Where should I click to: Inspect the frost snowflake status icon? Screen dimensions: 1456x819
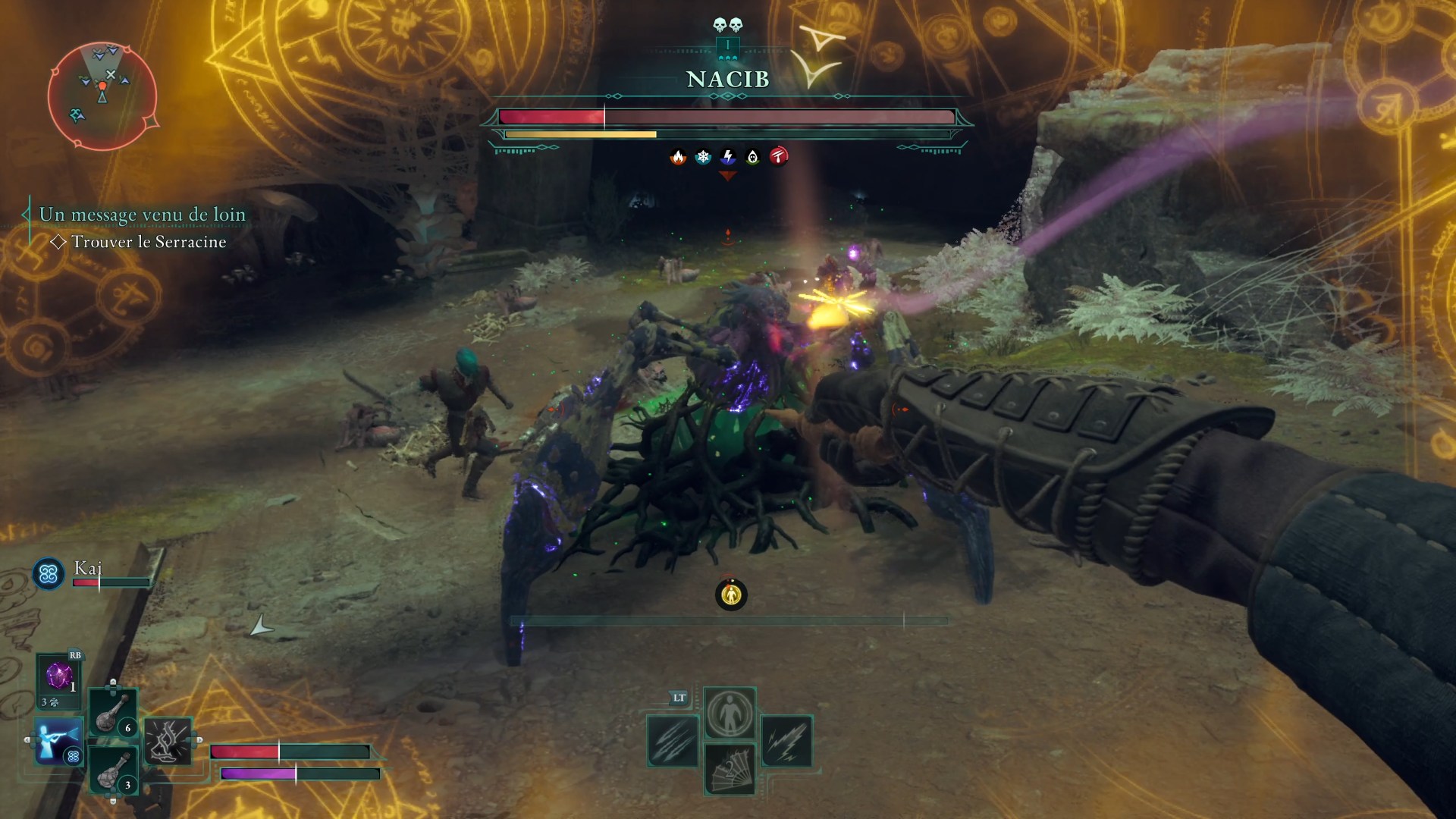tap(703, 157)
